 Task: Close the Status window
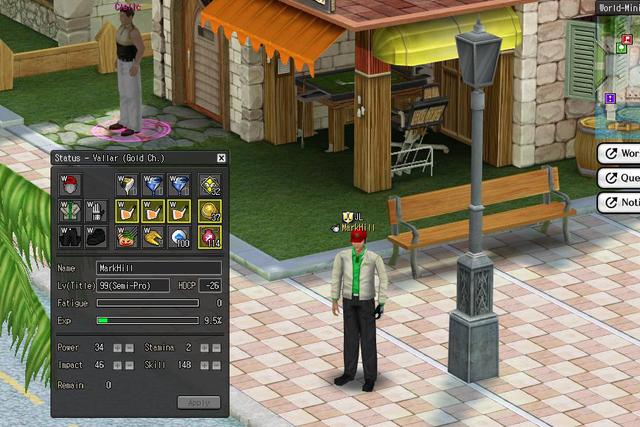tap(221, 158)
